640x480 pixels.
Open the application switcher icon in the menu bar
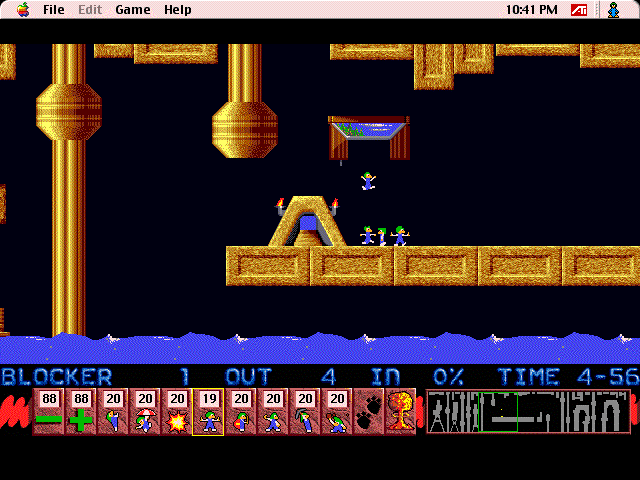613,10
